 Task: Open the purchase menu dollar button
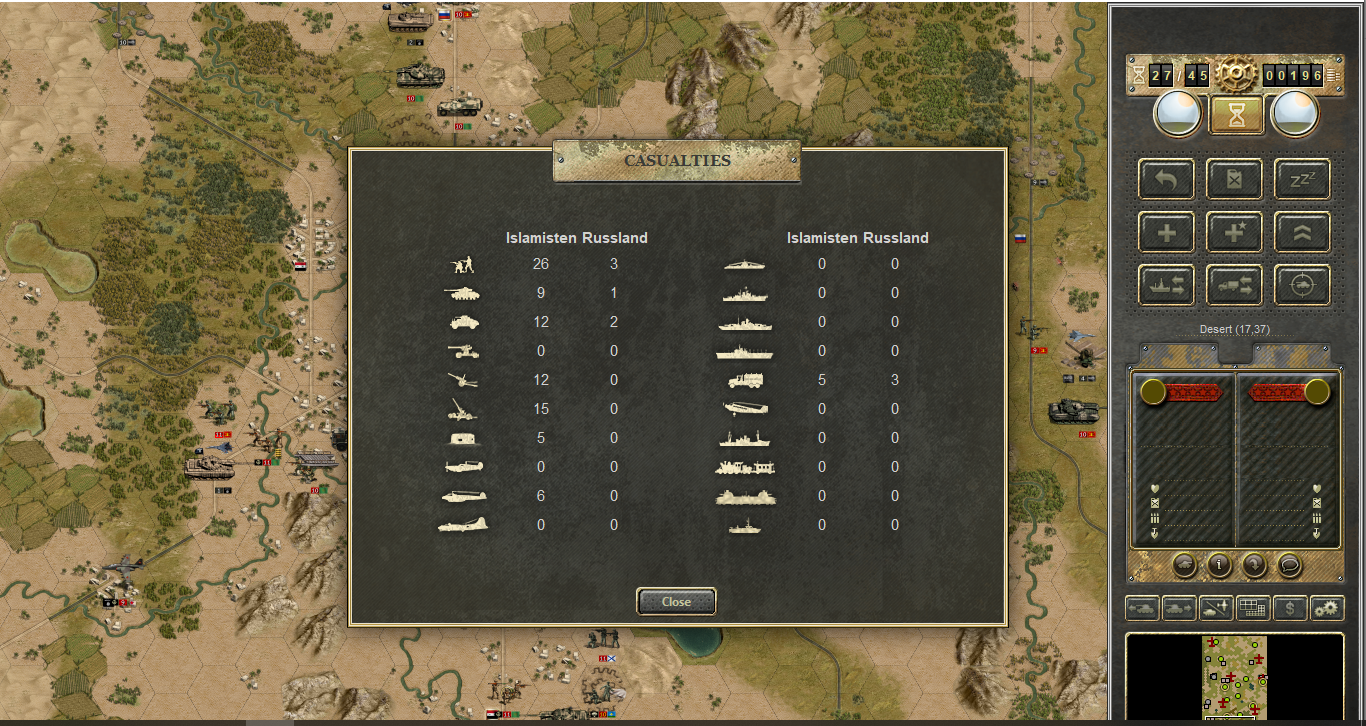1290,608
